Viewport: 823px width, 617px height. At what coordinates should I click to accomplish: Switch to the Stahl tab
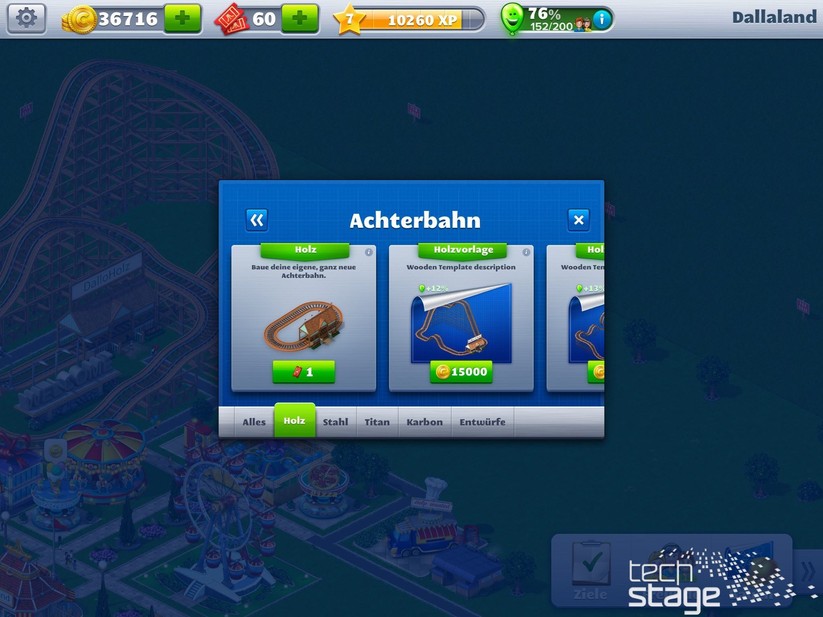(336, 422)
